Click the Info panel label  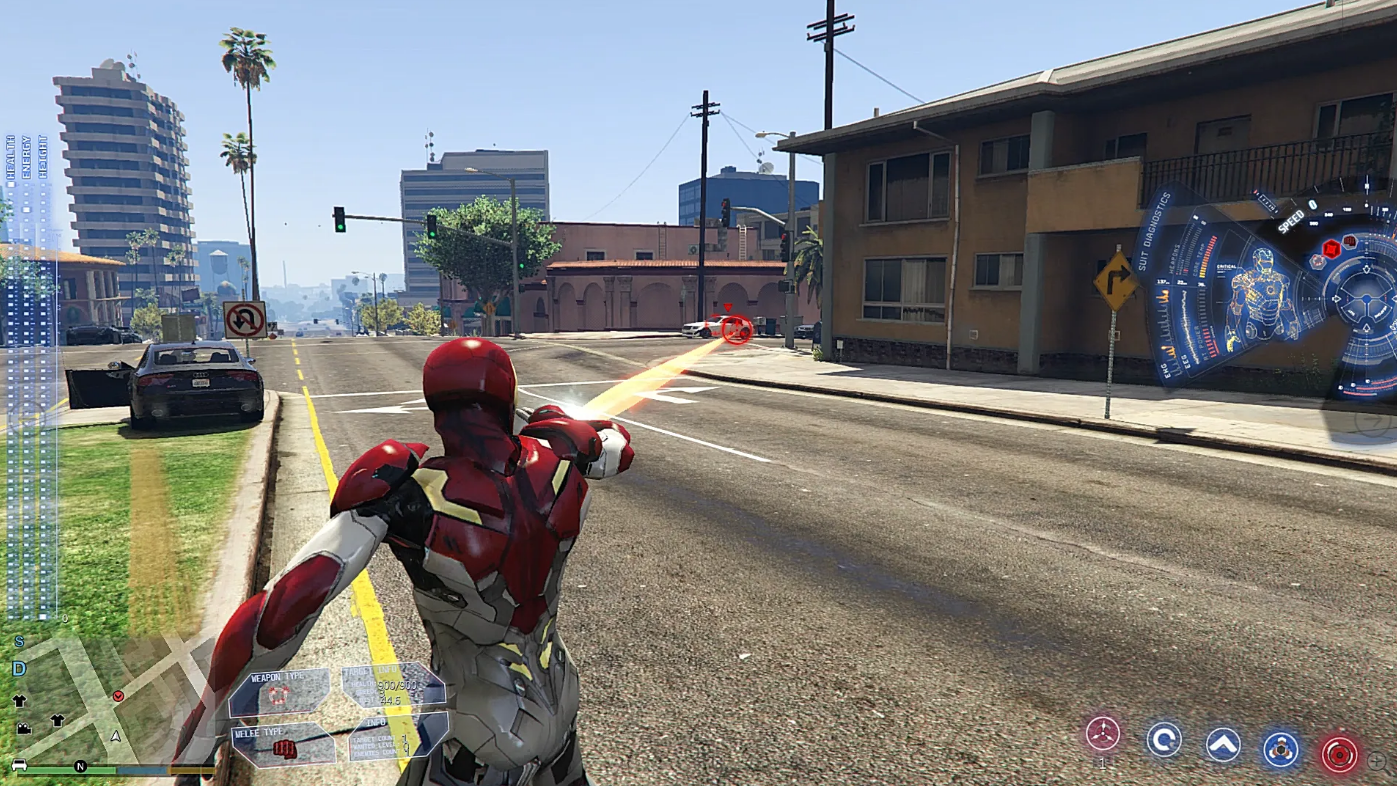click(x=377, y=722)
